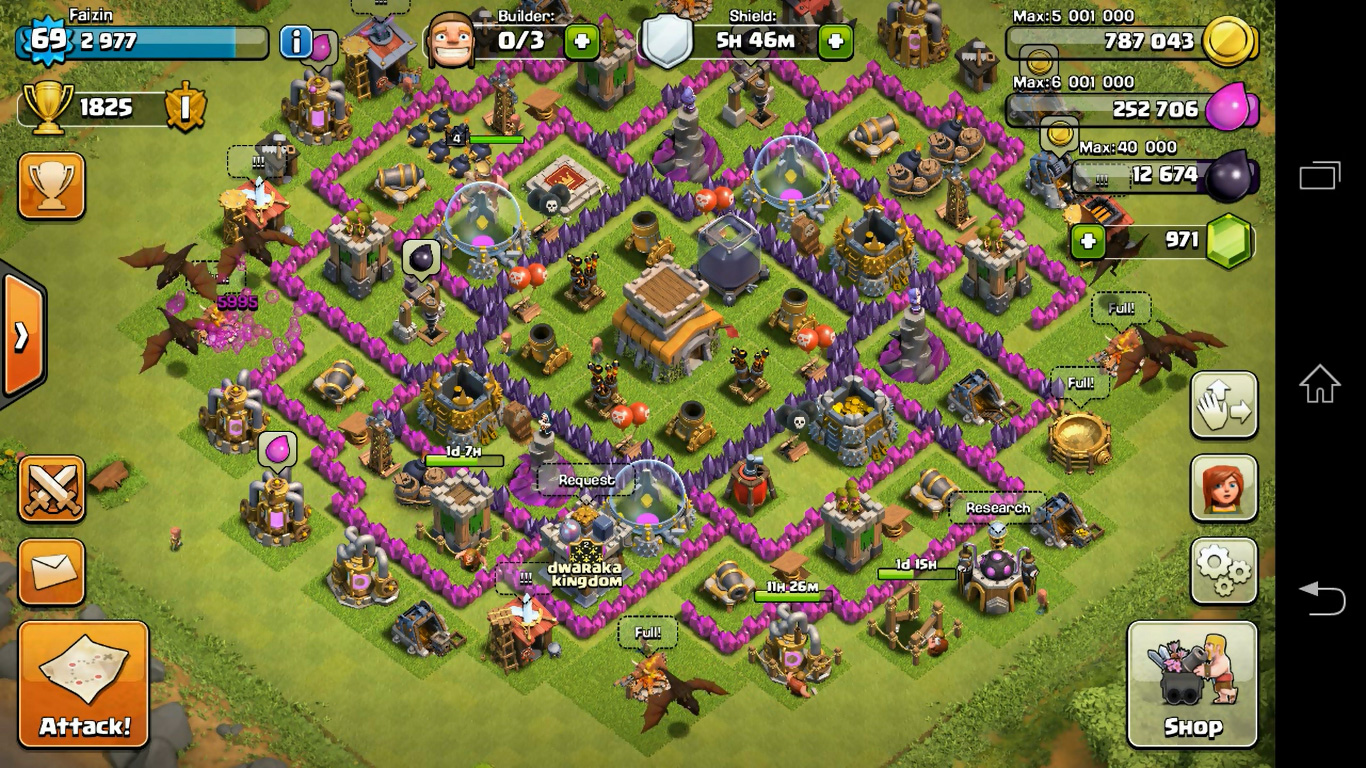
Task: Tap the Request troops bubble
Action: click(586, 480)
